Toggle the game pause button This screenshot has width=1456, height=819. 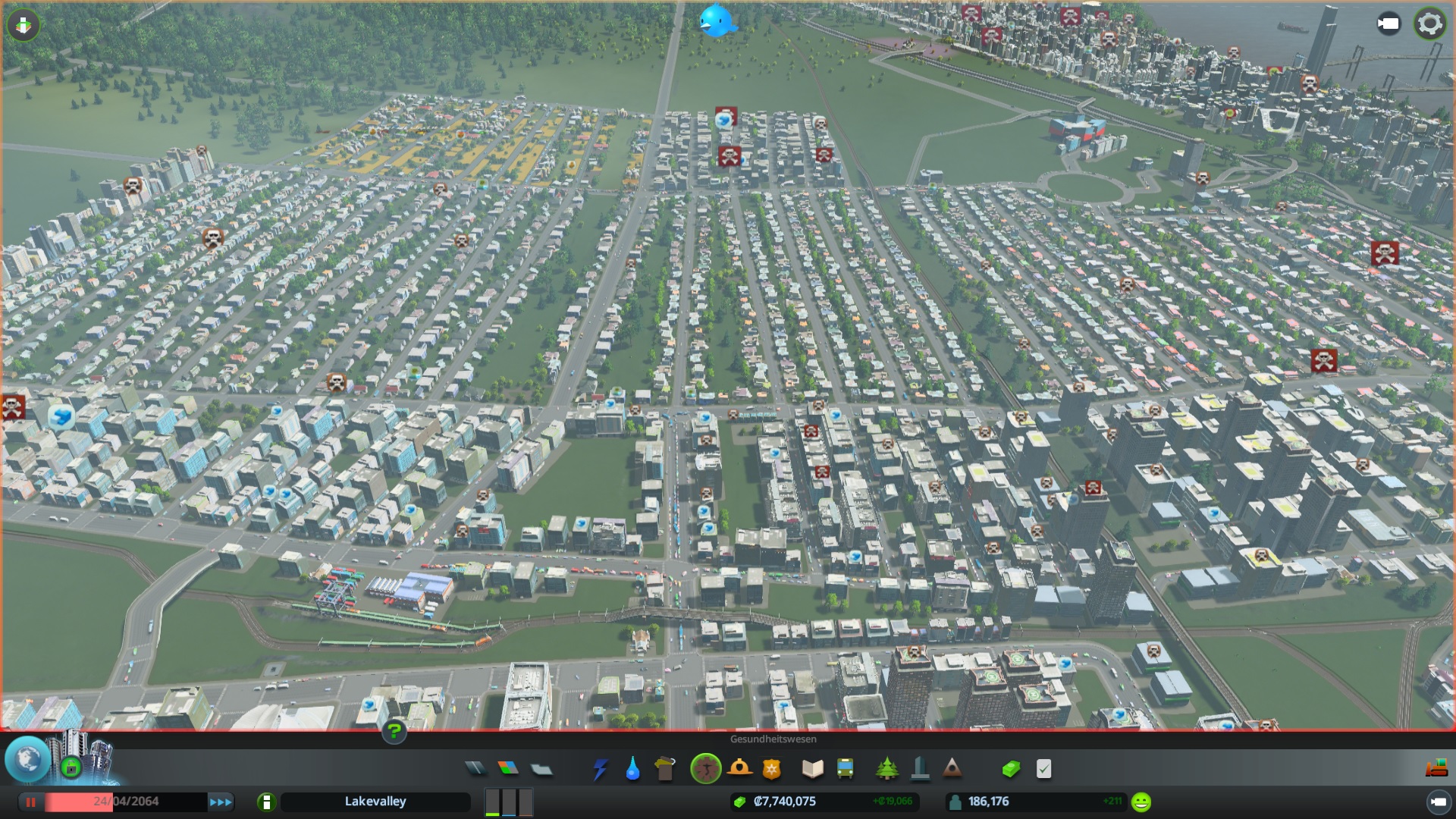[x=31, y=802]
